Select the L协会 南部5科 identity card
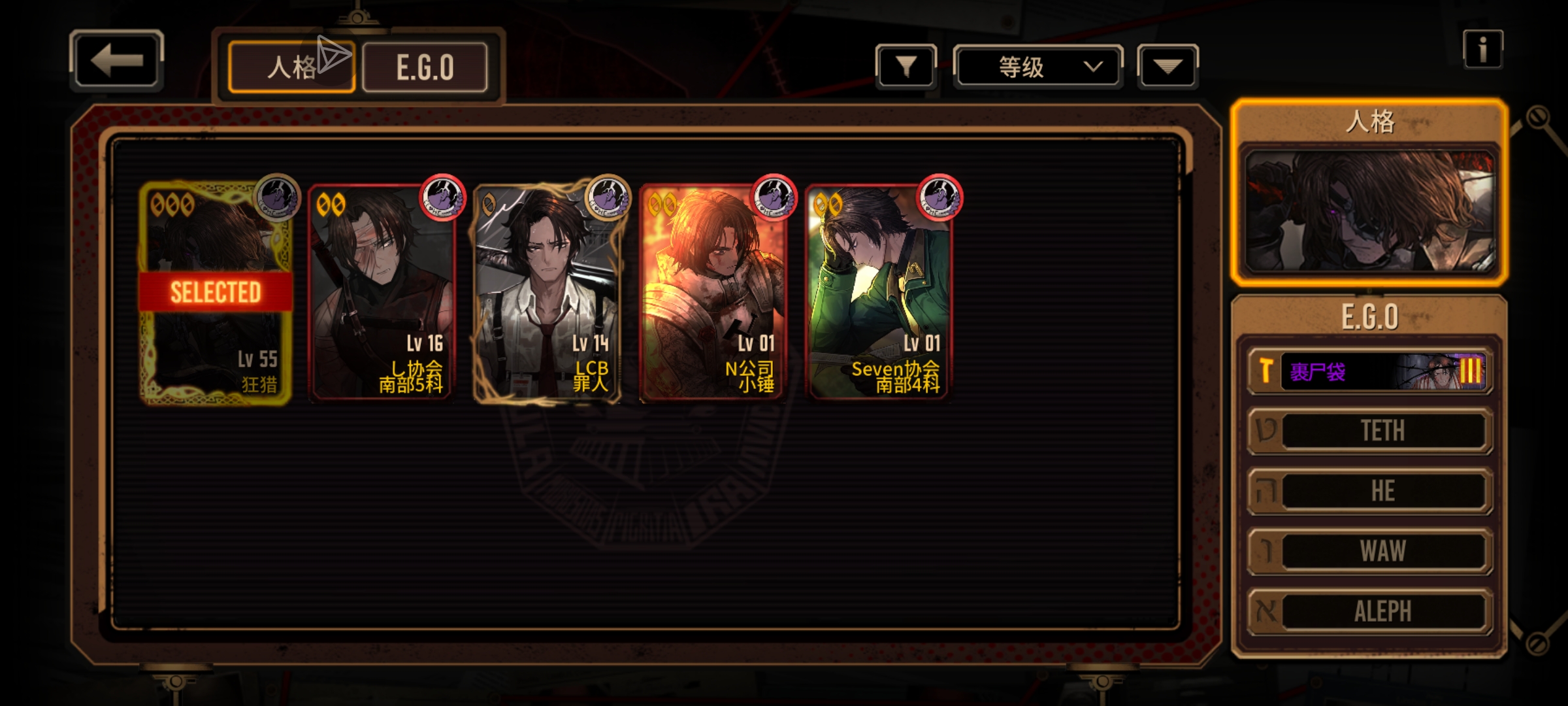 382,293
